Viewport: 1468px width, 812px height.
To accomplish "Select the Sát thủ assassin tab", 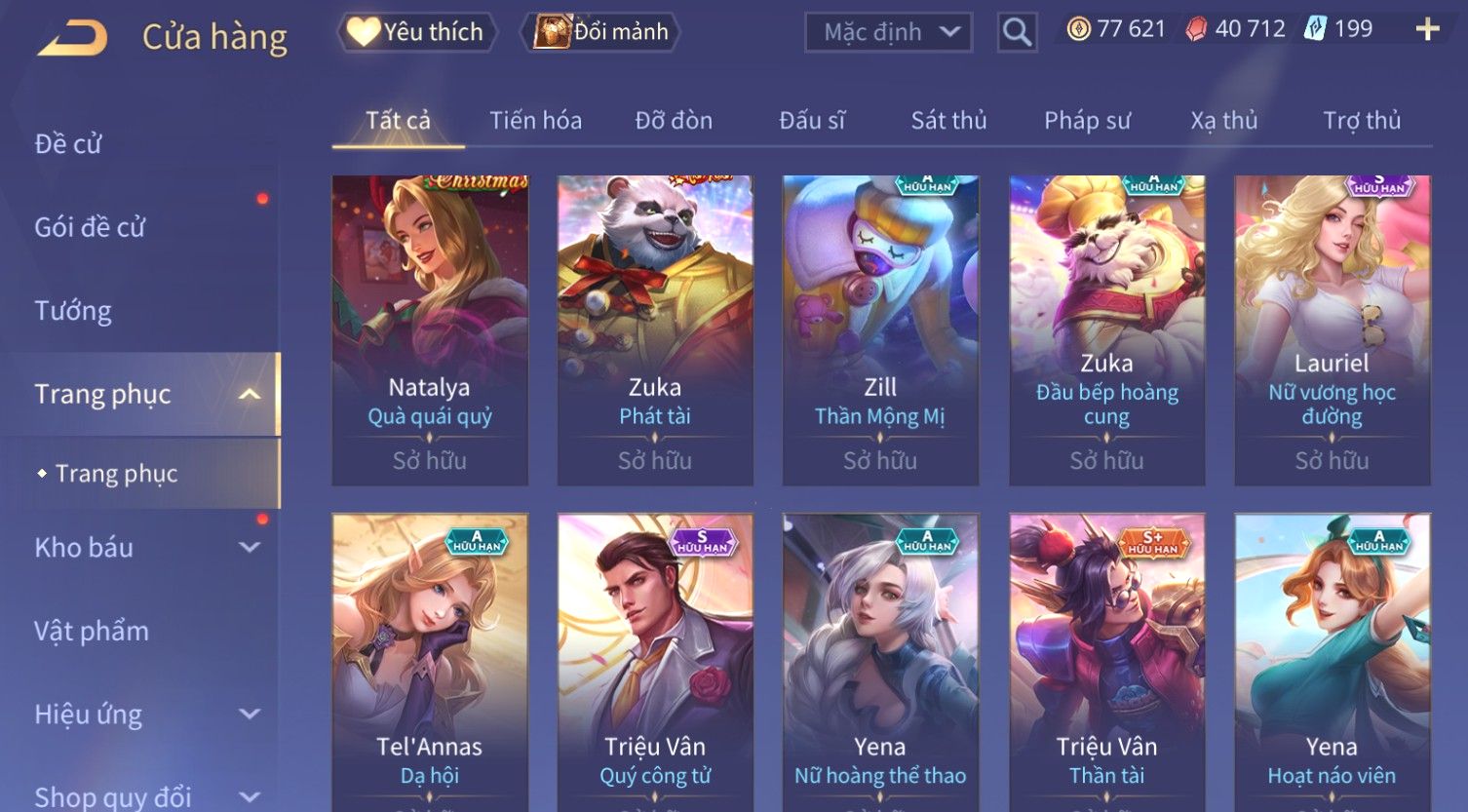I will [x=948, y=121].
